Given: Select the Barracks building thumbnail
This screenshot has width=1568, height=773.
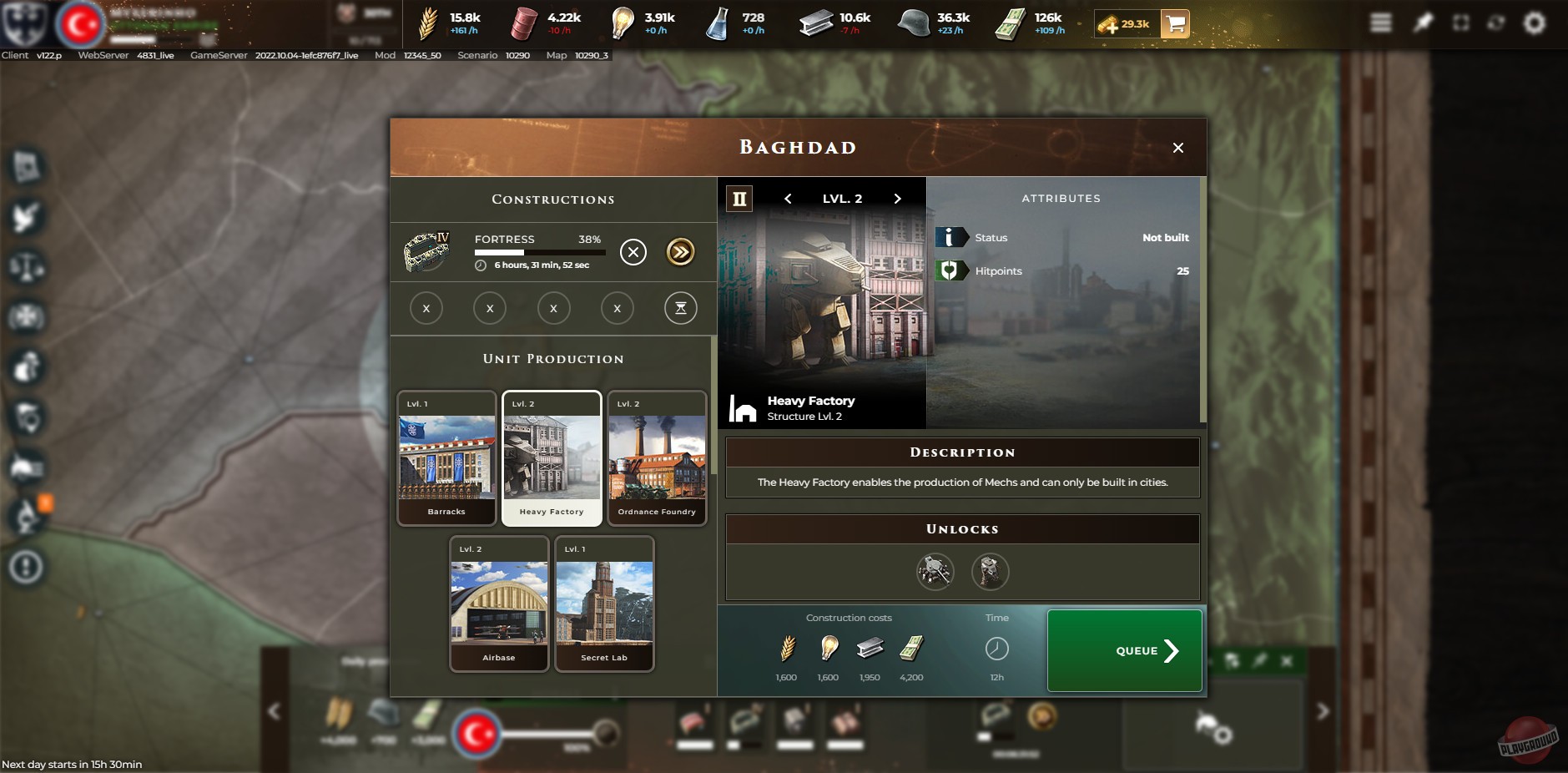Looking at the screenshot, I should 447,457.
